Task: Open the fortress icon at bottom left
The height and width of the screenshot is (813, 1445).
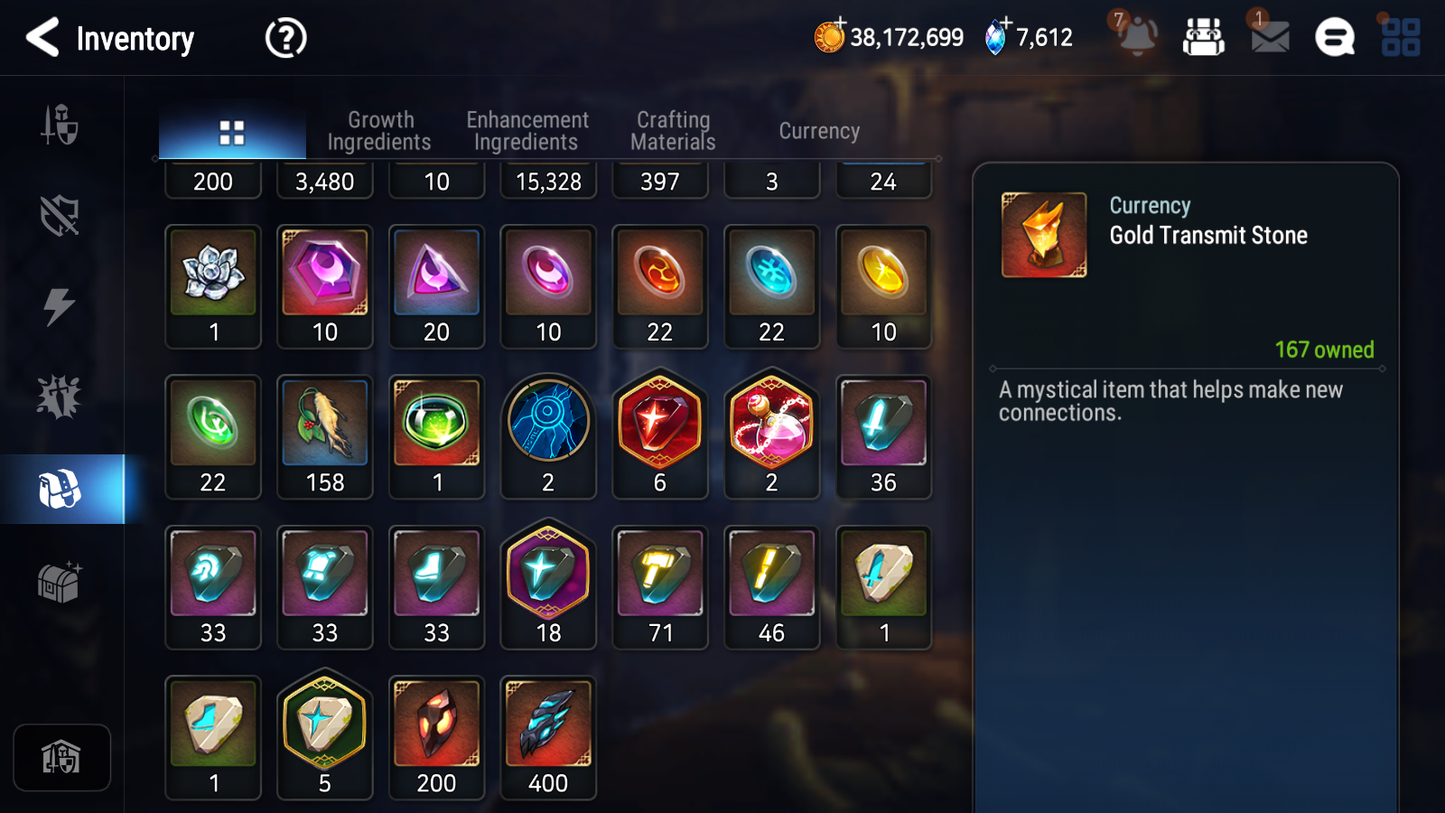Action: coord(61,757)
